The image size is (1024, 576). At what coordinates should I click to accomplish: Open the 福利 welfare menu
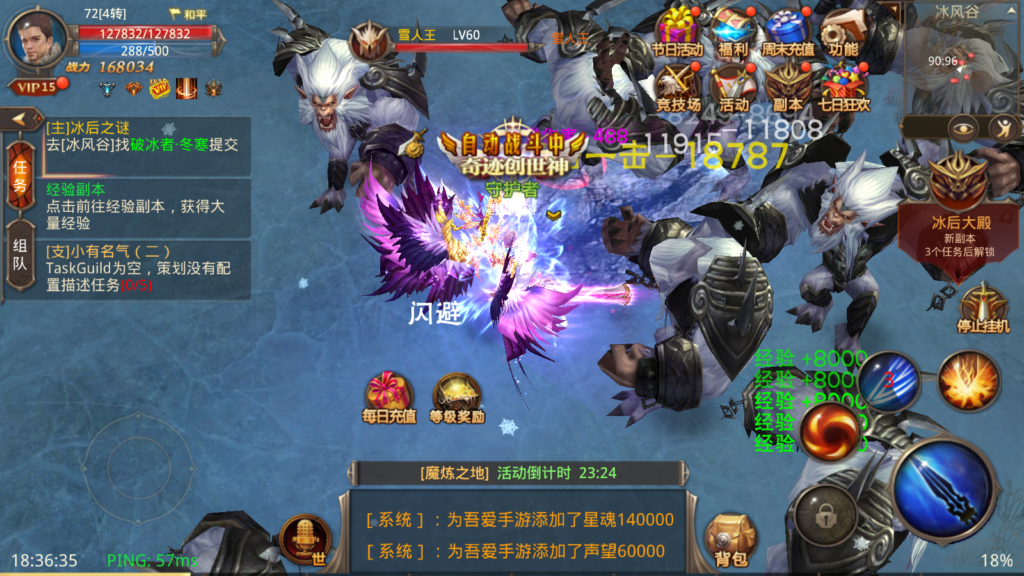click(x=733, y=30)
